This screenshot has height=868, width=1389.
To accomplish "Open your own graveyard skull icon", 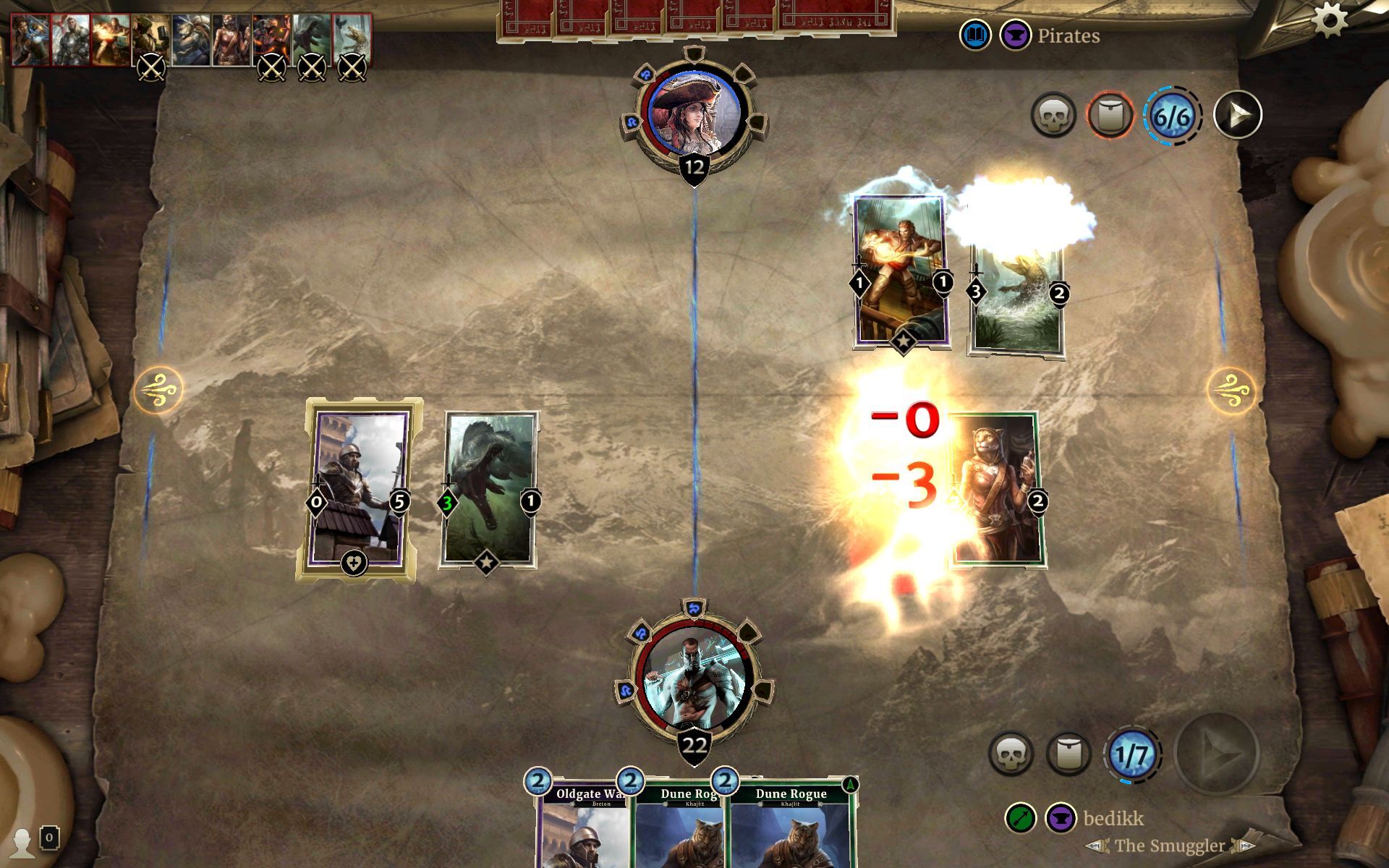I will pyautogui.click(x=1013, y=752).
